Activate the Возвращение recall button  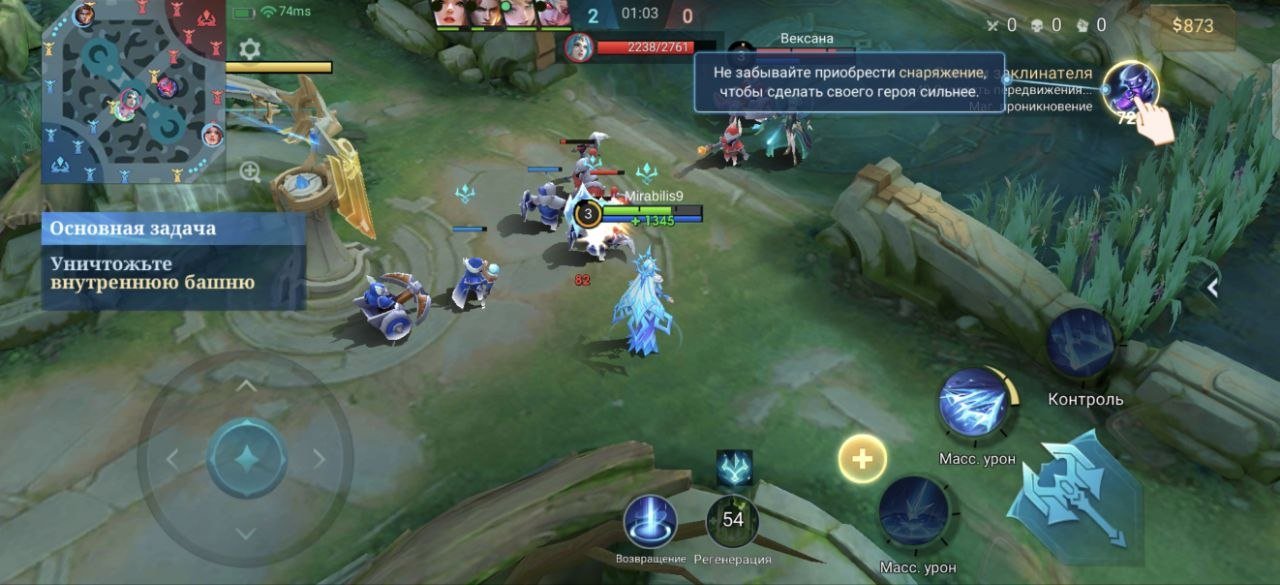(651, 521)
